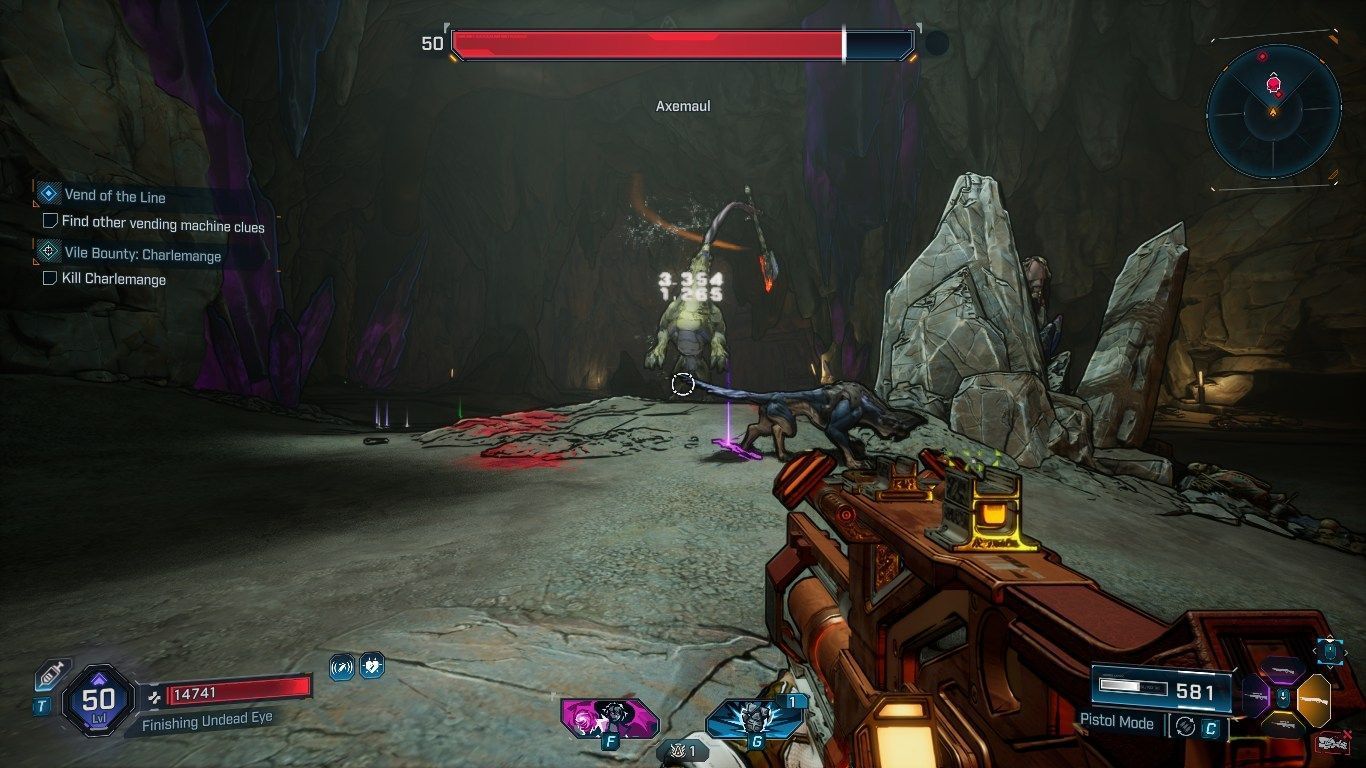Image resolution: width=1366 pixels, height=768 pixels.
Task: Choose the top weapon slot in wheel
Action: (x=1284, y=671)
